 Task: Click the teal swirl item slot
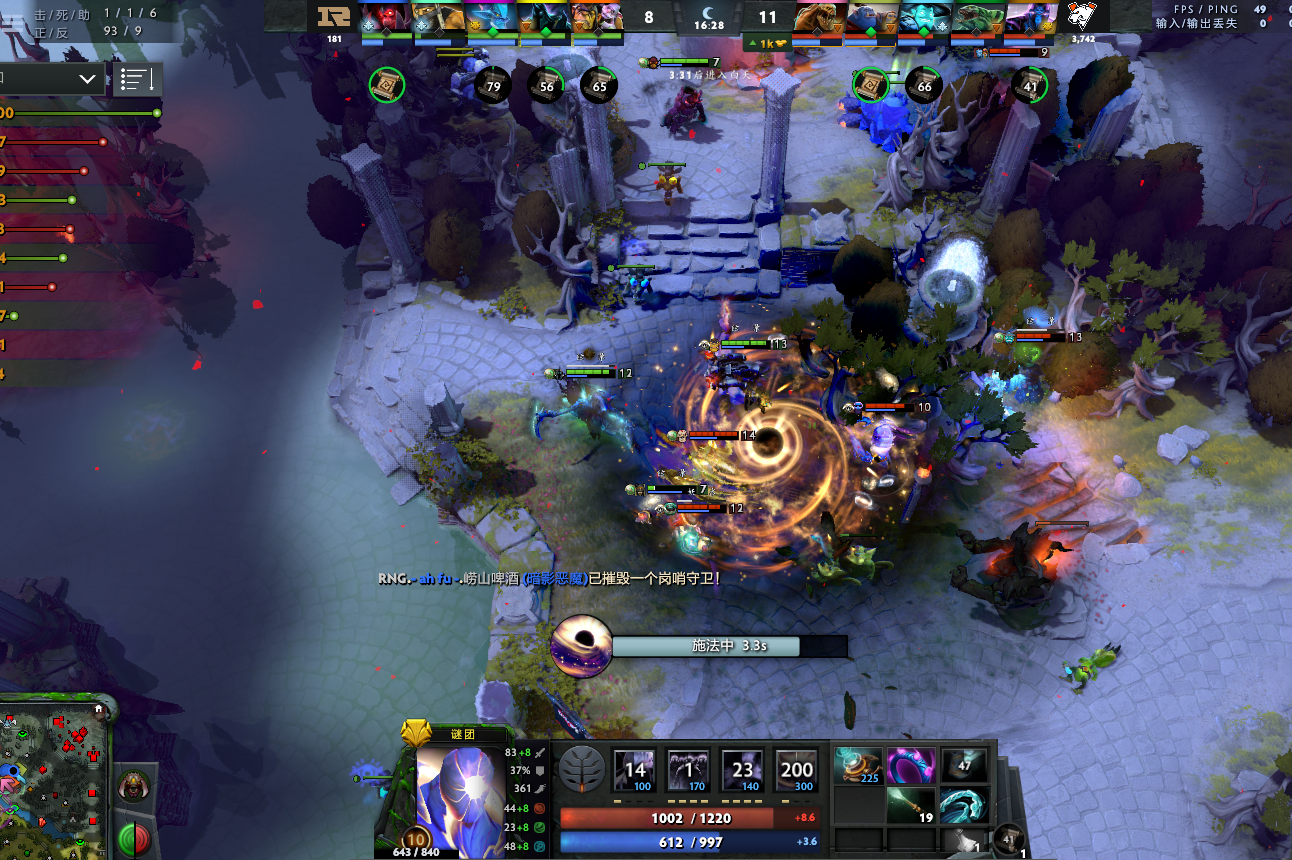coord(964,805)
